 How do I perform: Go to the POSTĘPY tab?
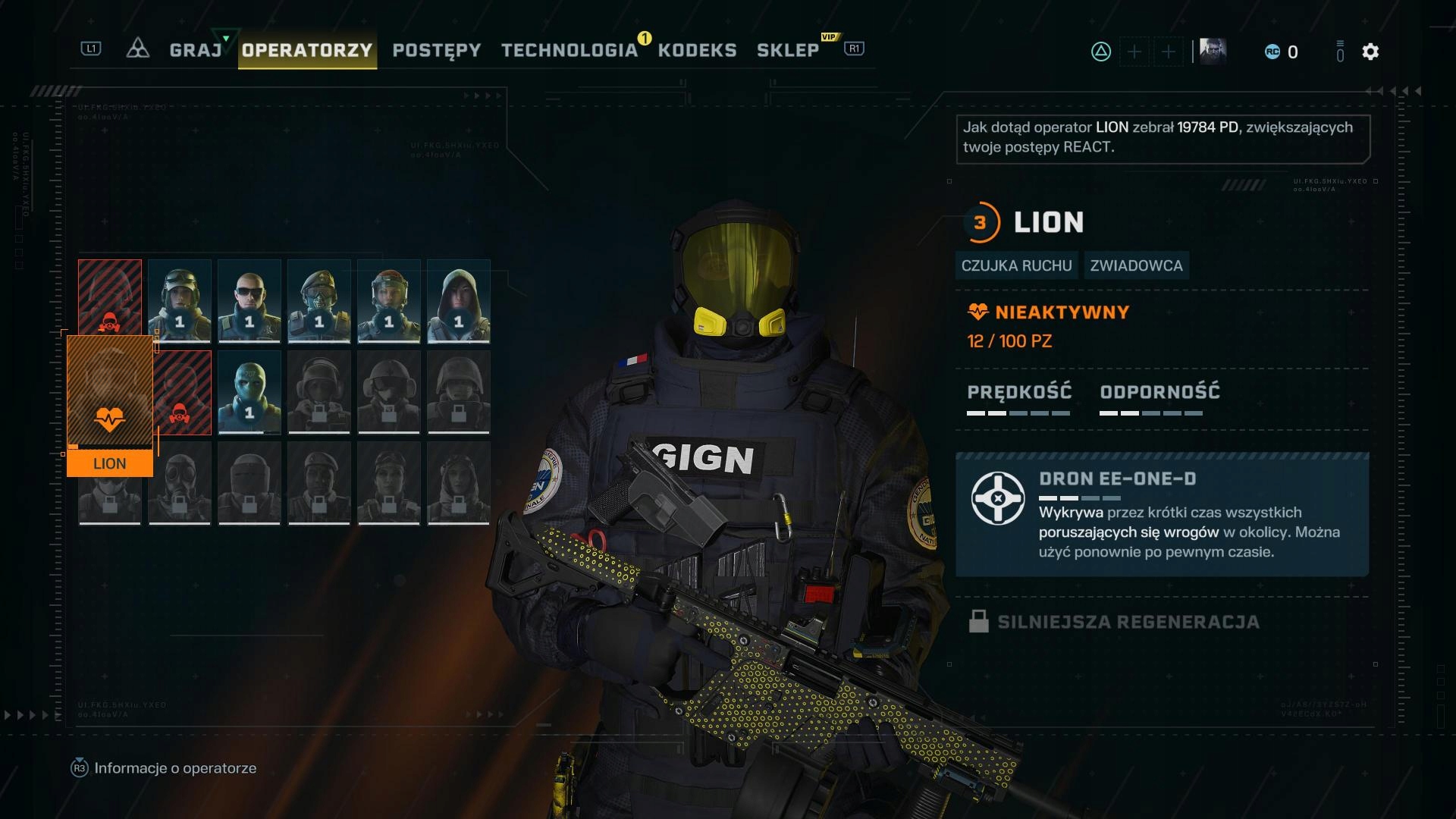coord(437,50)
